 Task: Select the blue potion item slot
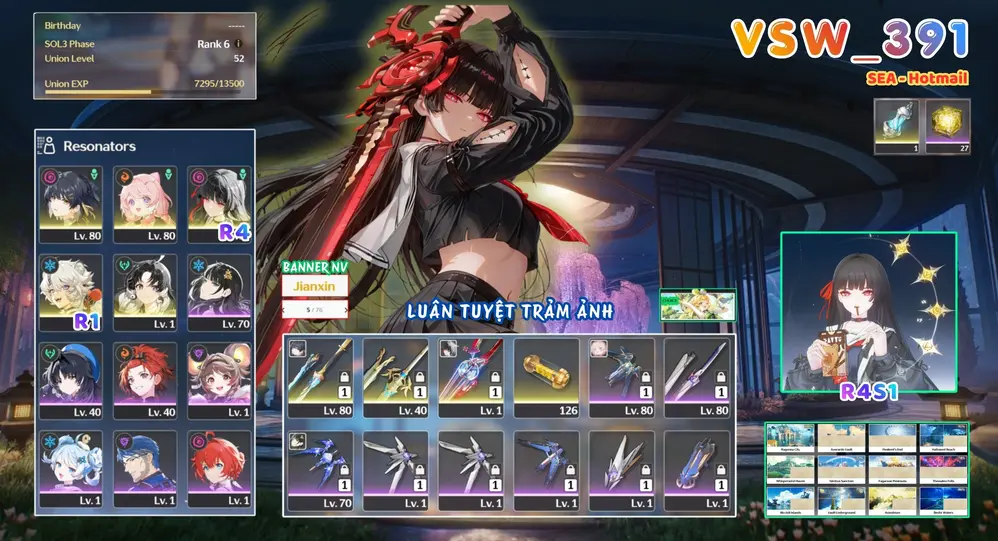(x=896, y=128)
